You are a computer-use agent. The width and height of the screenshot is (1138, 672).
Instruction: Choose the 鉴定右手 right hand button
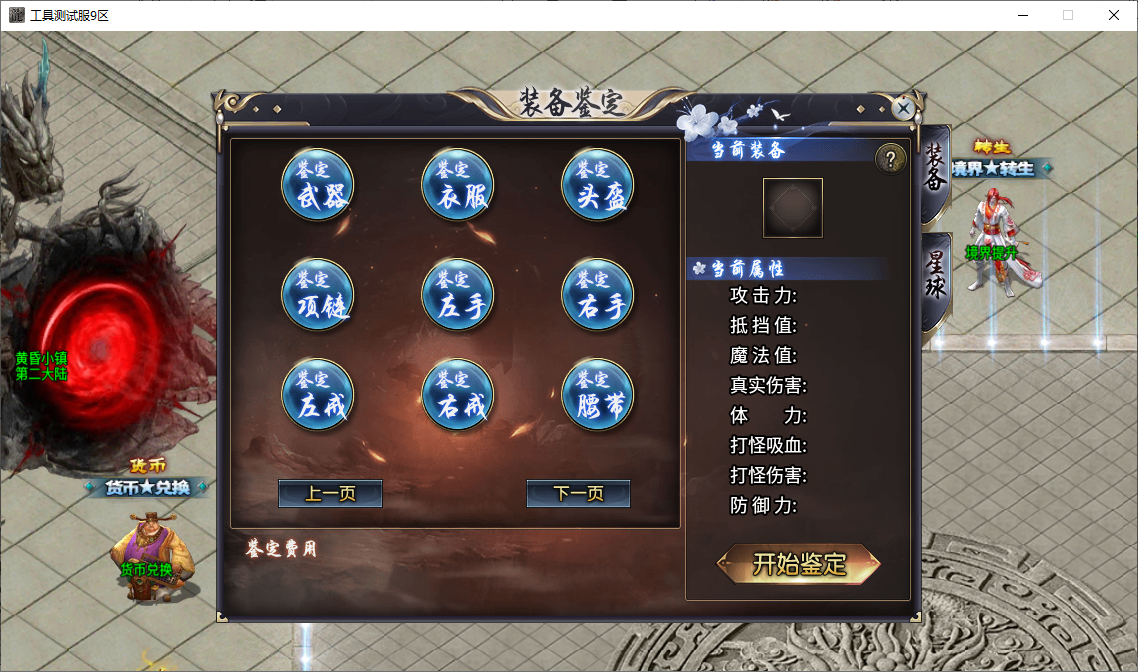pyautogui.click(x=598, y=295)
